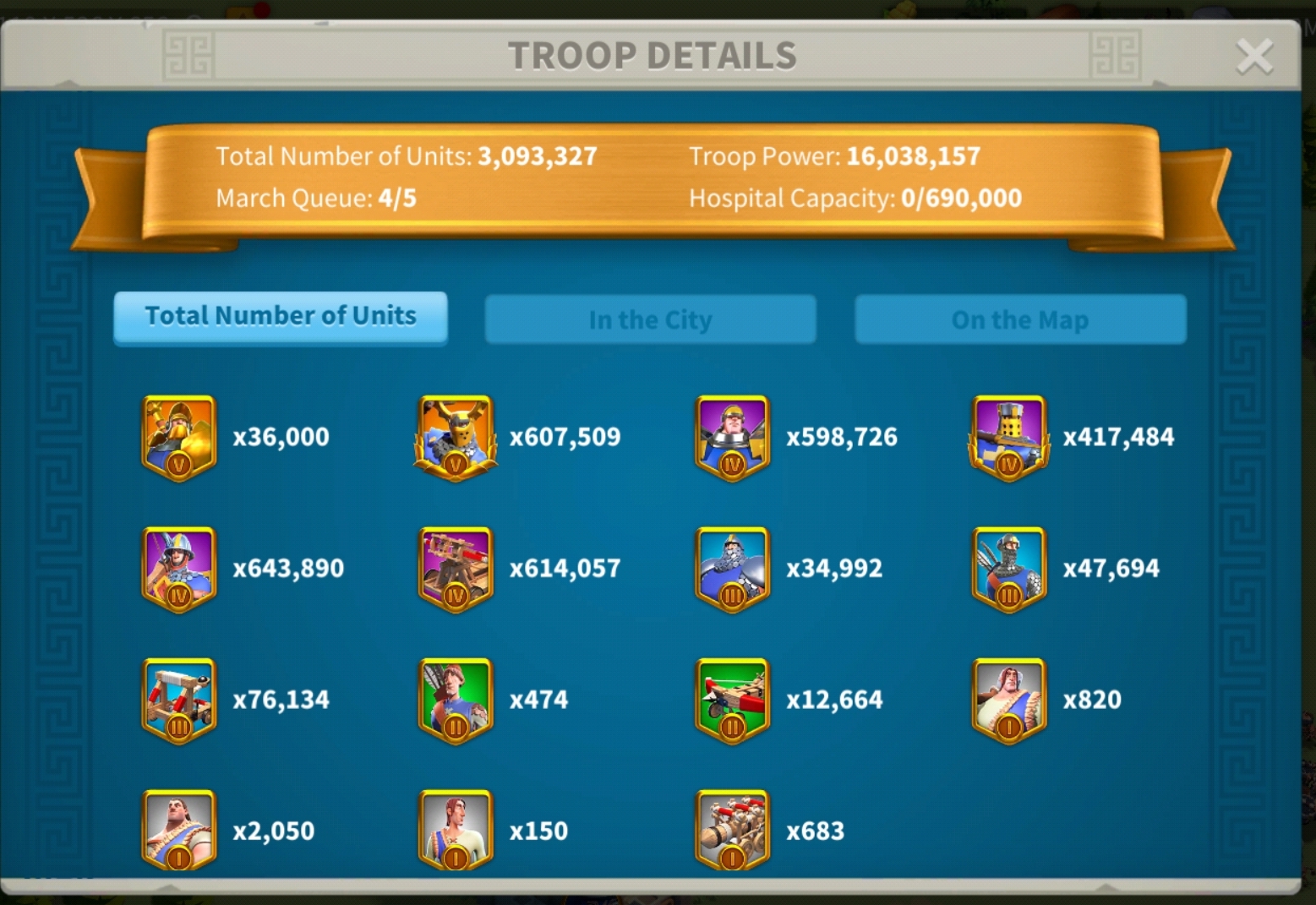
Task: Open the Tier 1 battering ram x683
Action: [x=732, y=830]
